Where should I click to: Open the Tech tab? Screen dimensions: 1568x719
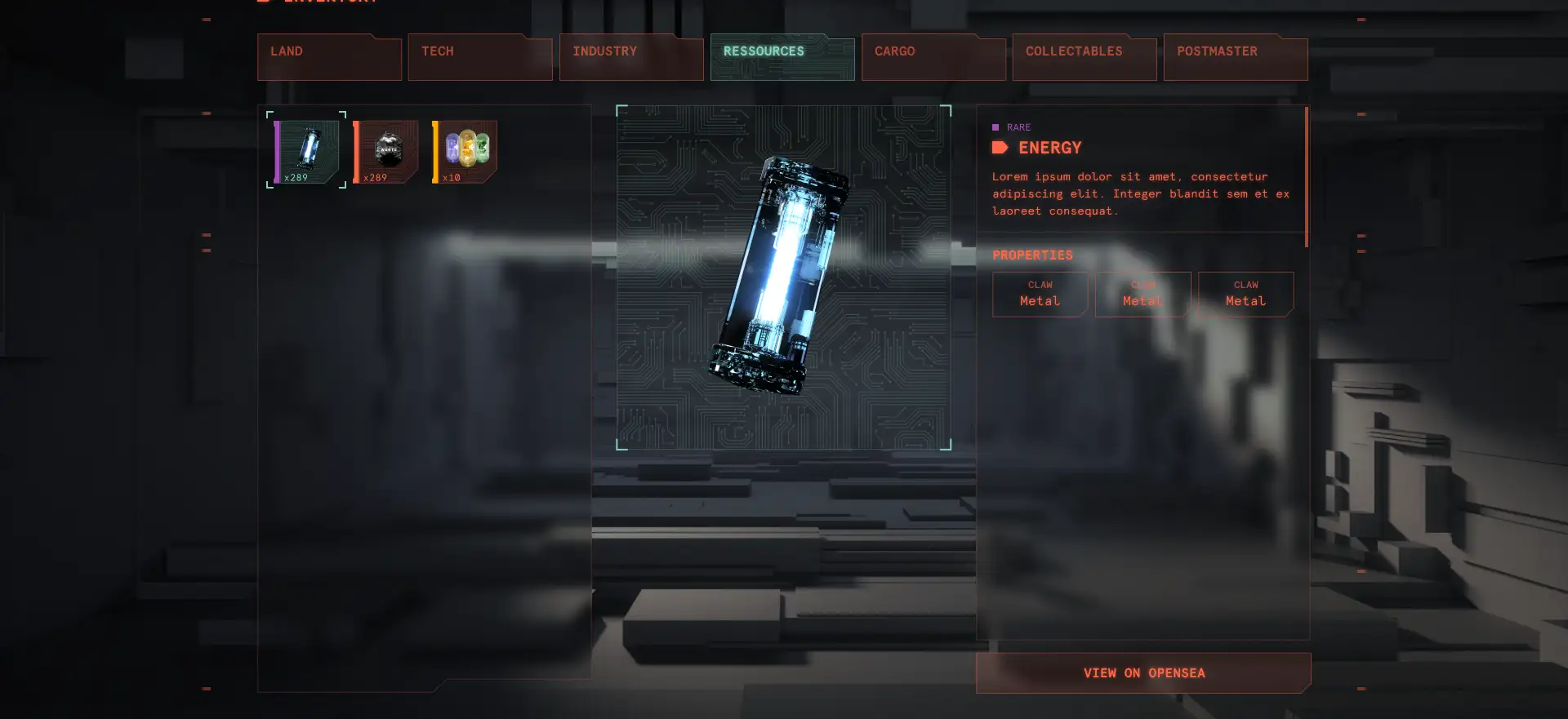pyautogui.click(x=480, y=57)
